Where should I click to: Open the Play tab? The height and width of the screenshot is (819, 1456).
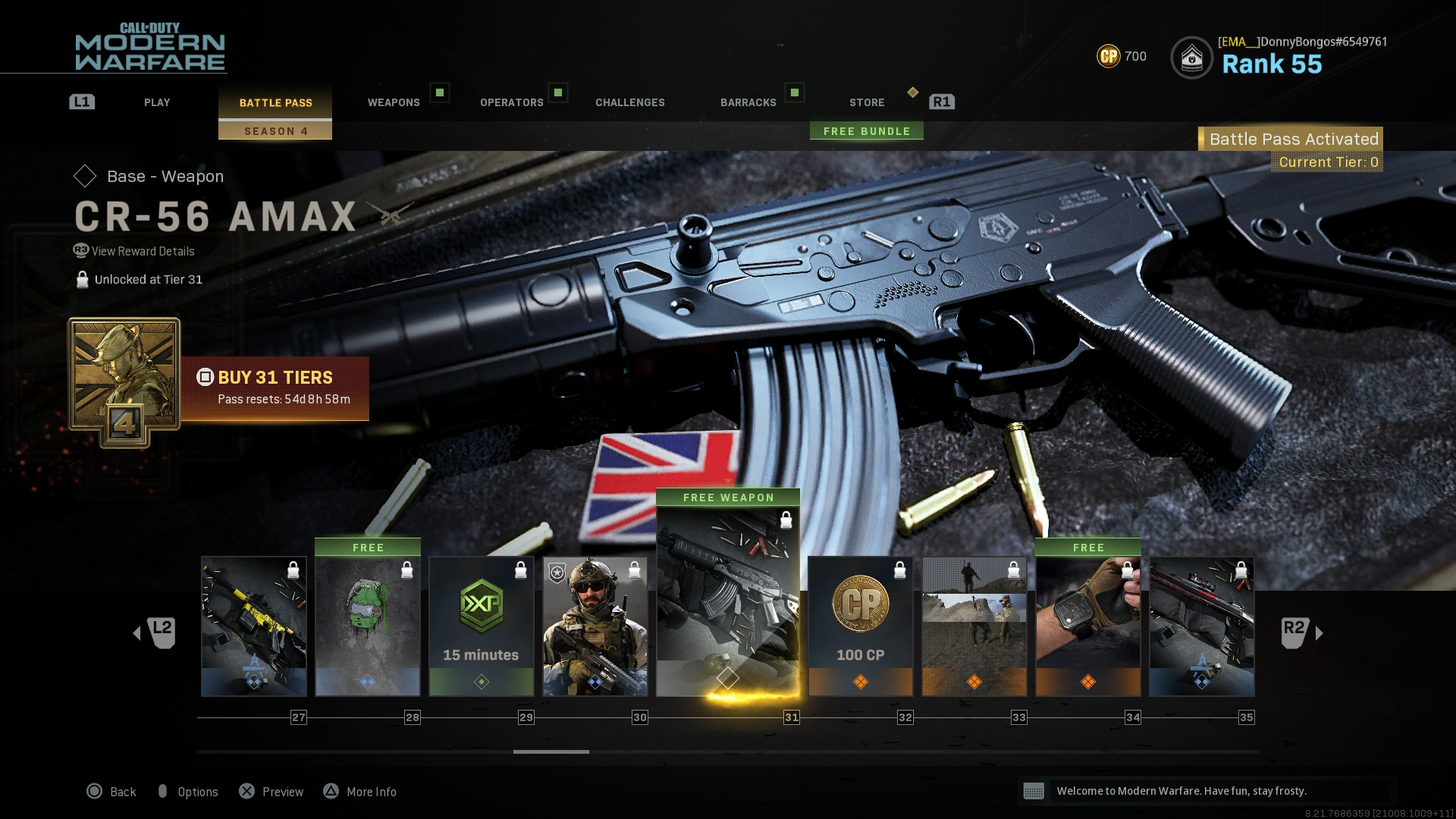pos(157,102)
